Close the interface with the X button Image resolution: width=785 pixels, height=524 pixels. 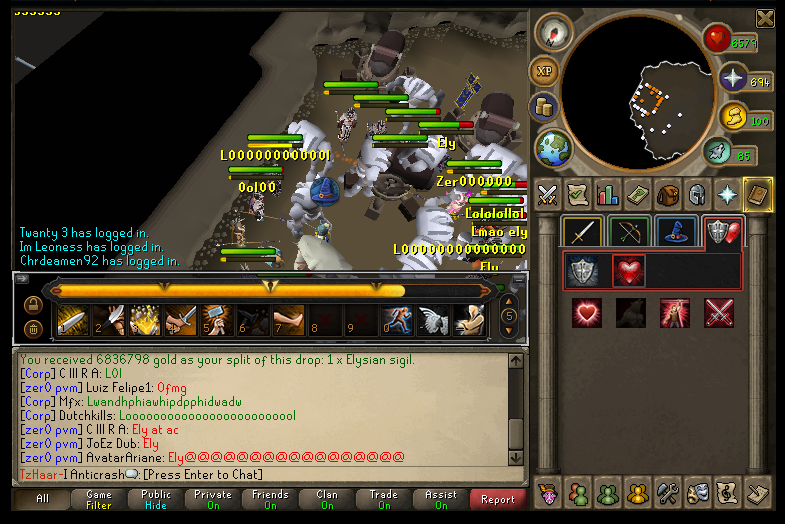tap(765, 18)
